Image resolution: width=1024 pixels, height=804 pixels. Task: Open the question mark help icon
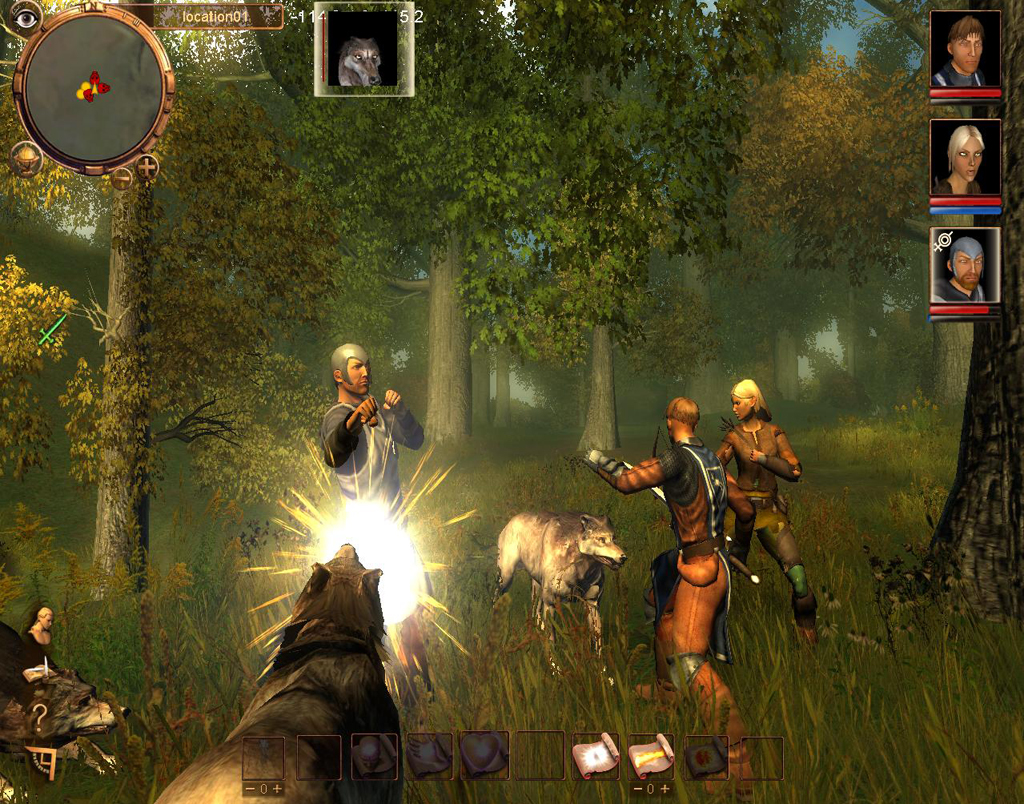[x=39, y=716]
